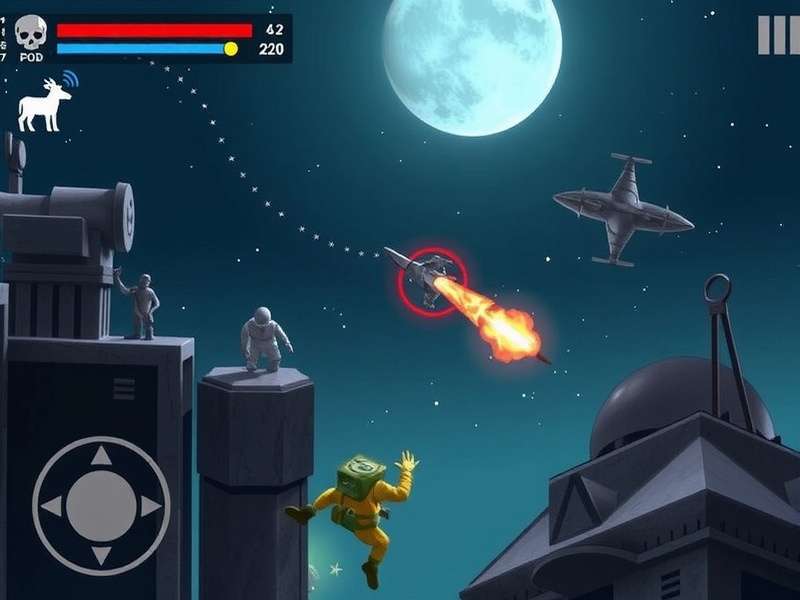The width and height of the screenshot is (800, 600).
Task: Click the skull icon beside the health bar
Action: pyautogui.click(x=31, y=31)
